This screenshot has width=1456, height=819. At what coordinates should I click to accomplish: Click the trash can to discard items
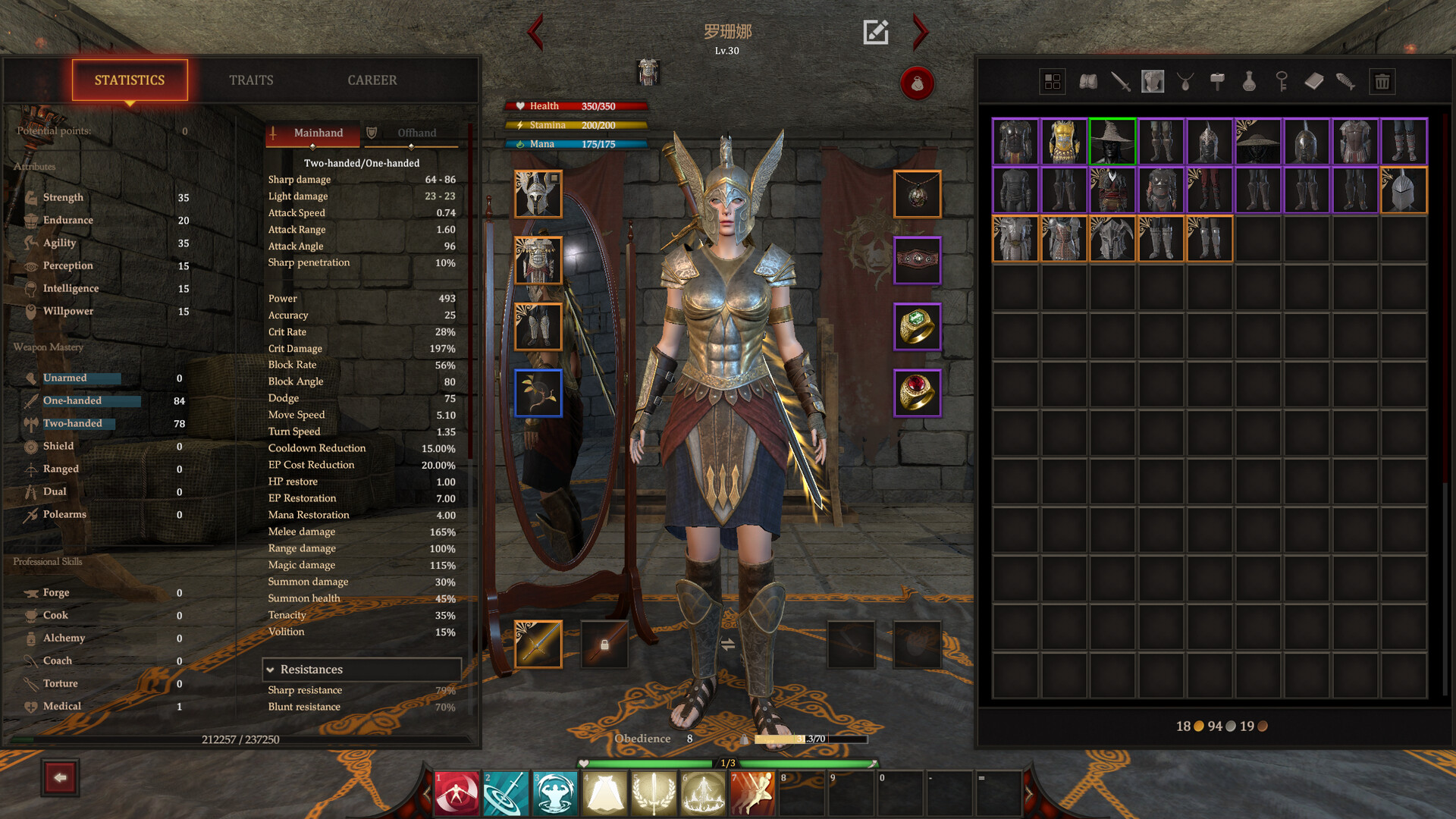[x=1382, y=81]
